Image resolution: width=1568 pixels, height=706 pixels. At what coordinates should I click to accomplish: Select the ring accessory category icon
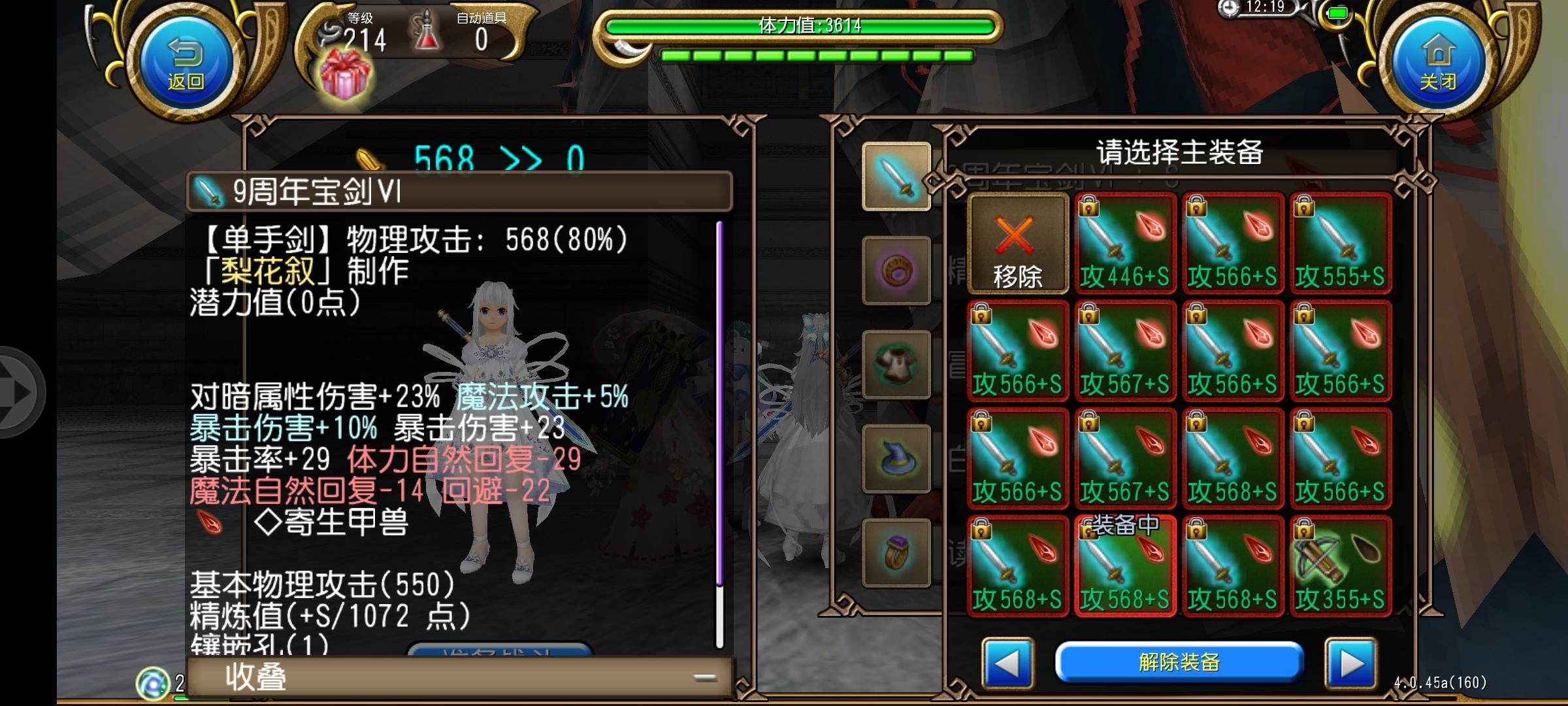pyautogui.click(x=896, y=552)
